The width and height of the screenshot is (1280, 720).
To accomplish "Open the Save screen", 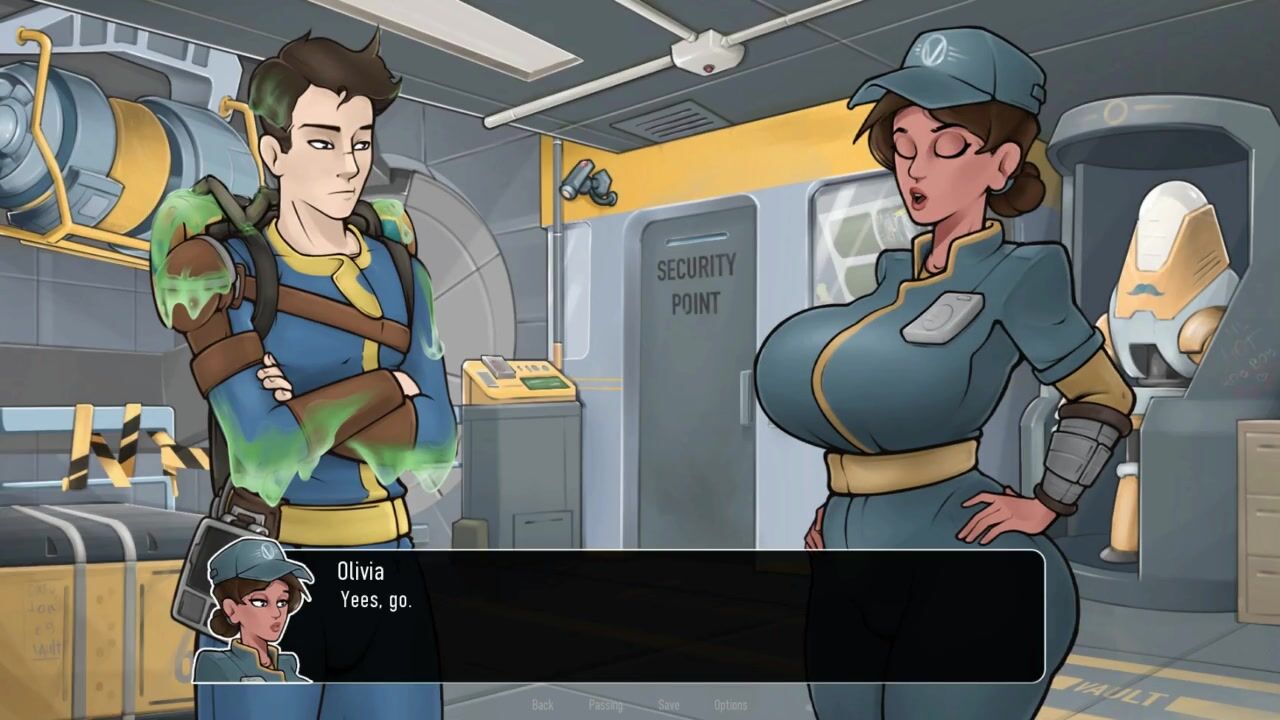I will point(668,705).
